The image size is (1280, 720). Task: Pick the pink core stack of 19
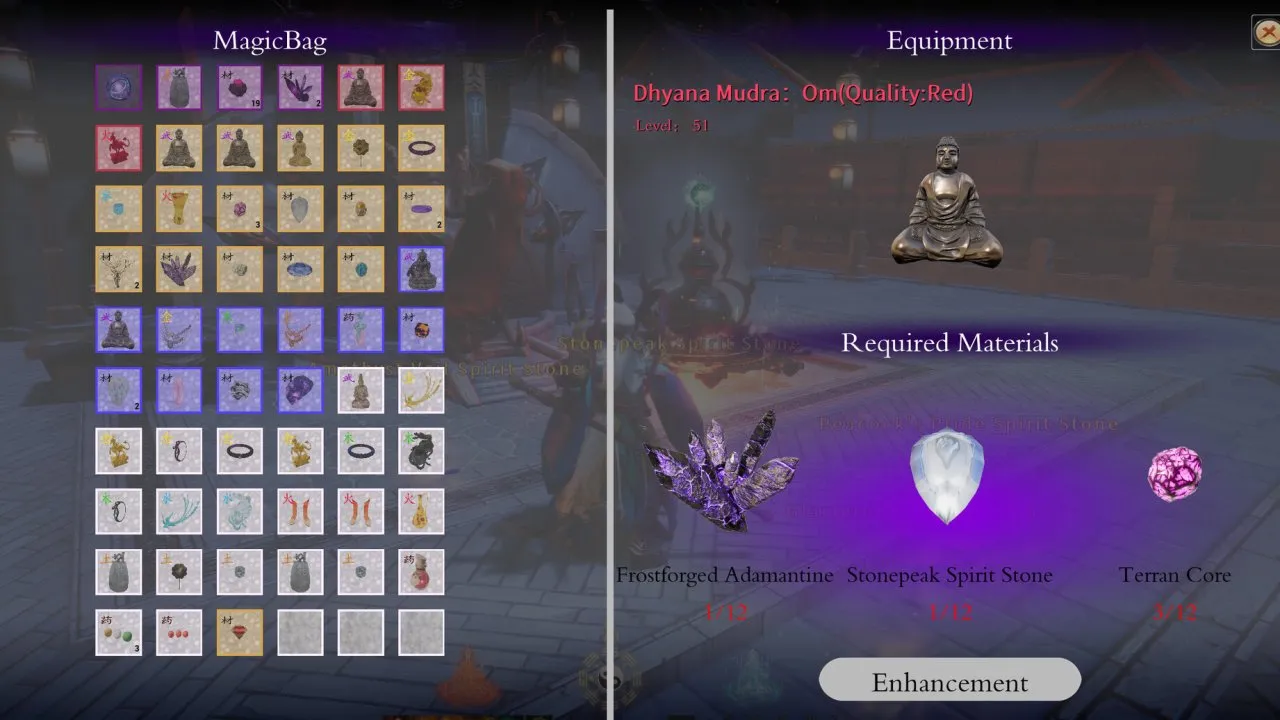click(x=240, y=88)
